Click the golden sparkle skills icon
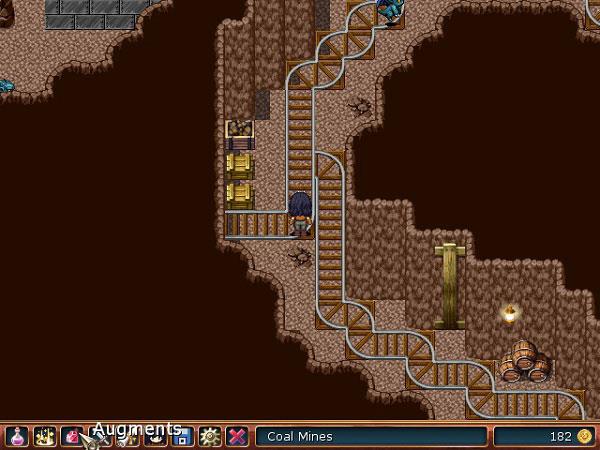The width and height of the screenshot is (600, 450). [x=44, y=436]
